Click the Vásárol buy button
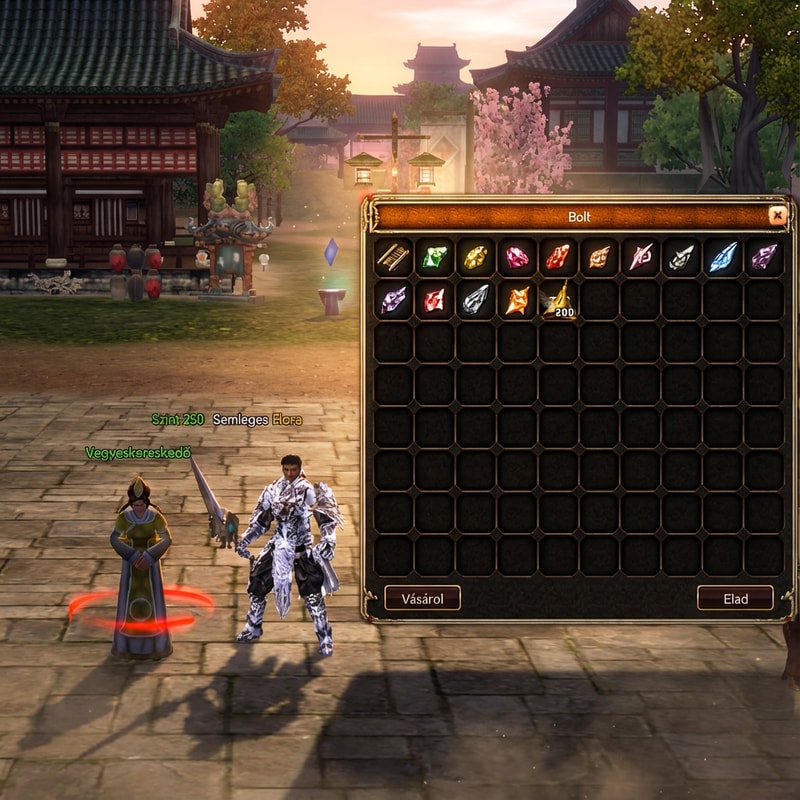Viewport: 800px width, 800px height. coord(422,598)
